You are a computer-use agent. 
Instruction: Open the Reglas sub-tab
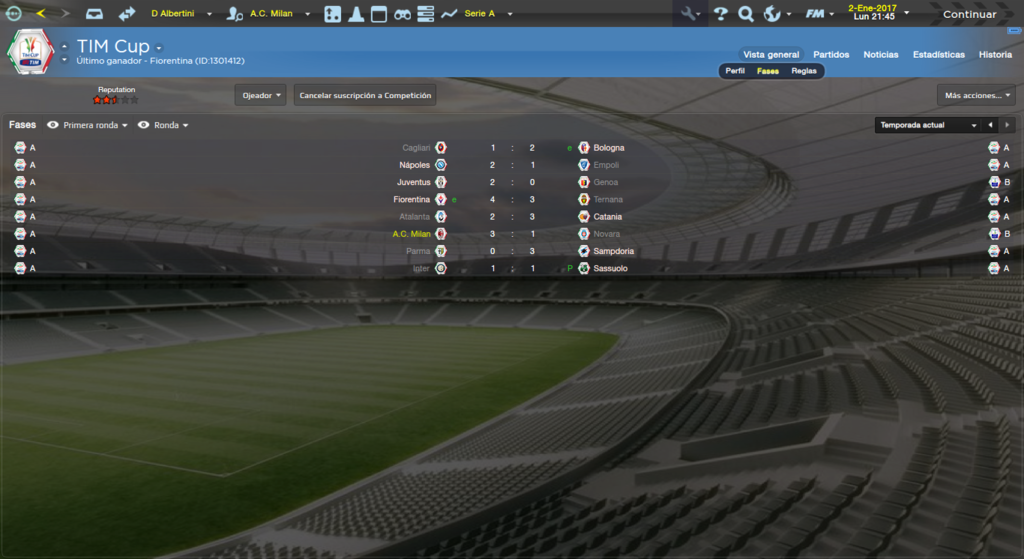(804, 71)
